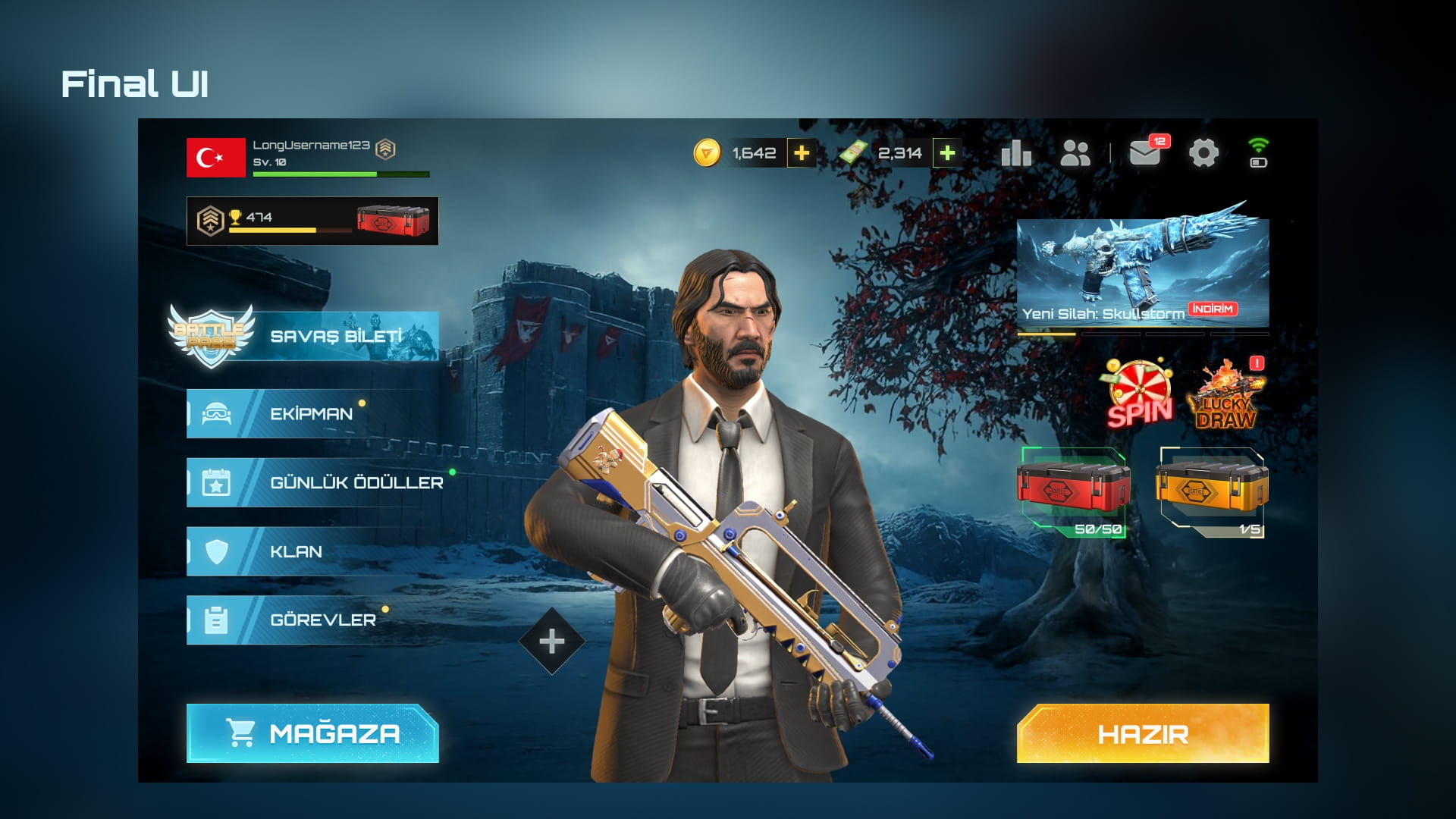This screenshot has height=819, width=1456.
Task: Open the leaderboard bar chart icon
Action: (x=1016, y=153)
